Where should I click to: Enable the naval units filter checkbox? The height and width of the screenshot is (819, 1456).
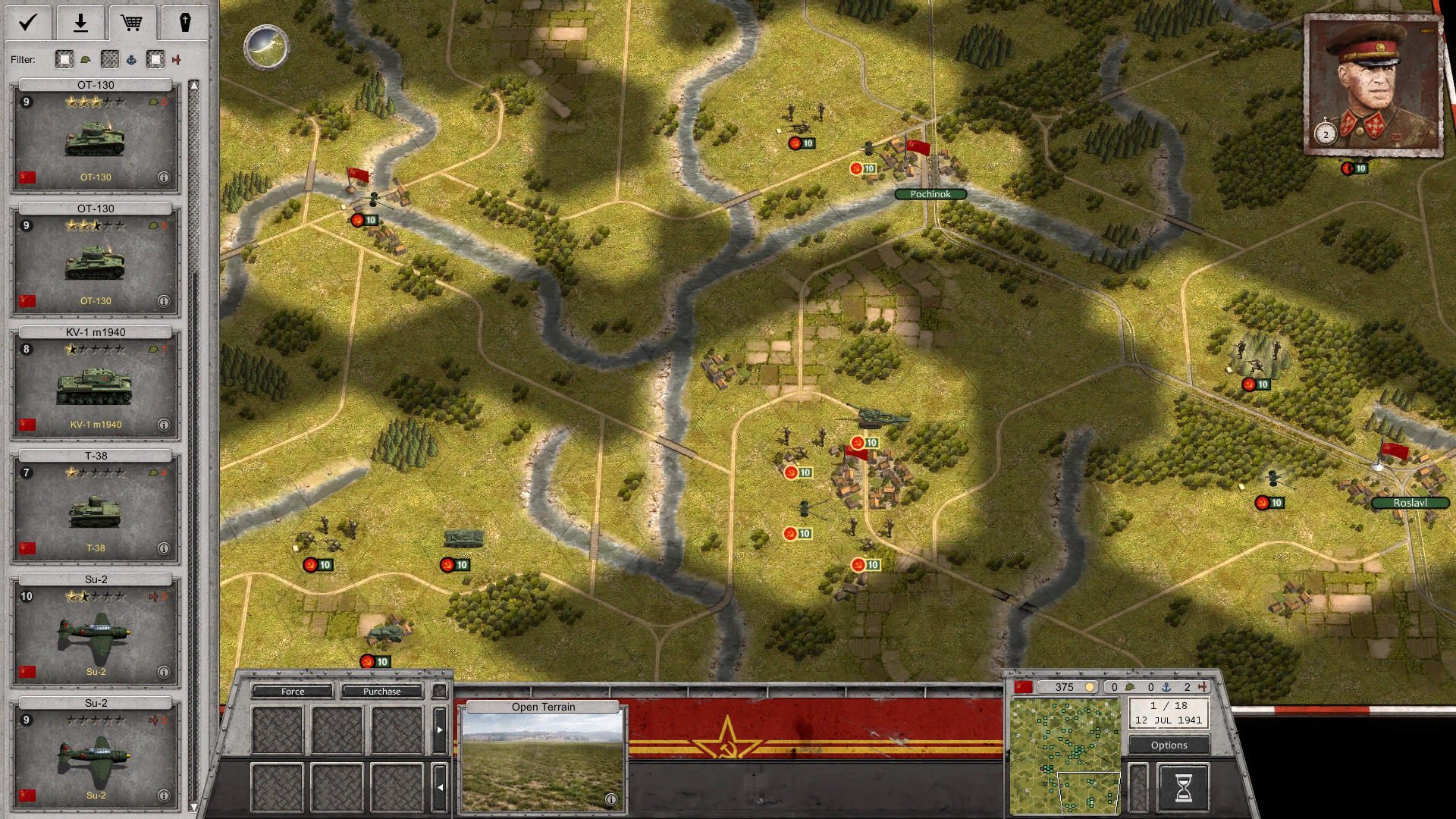(x=110, y=59)
